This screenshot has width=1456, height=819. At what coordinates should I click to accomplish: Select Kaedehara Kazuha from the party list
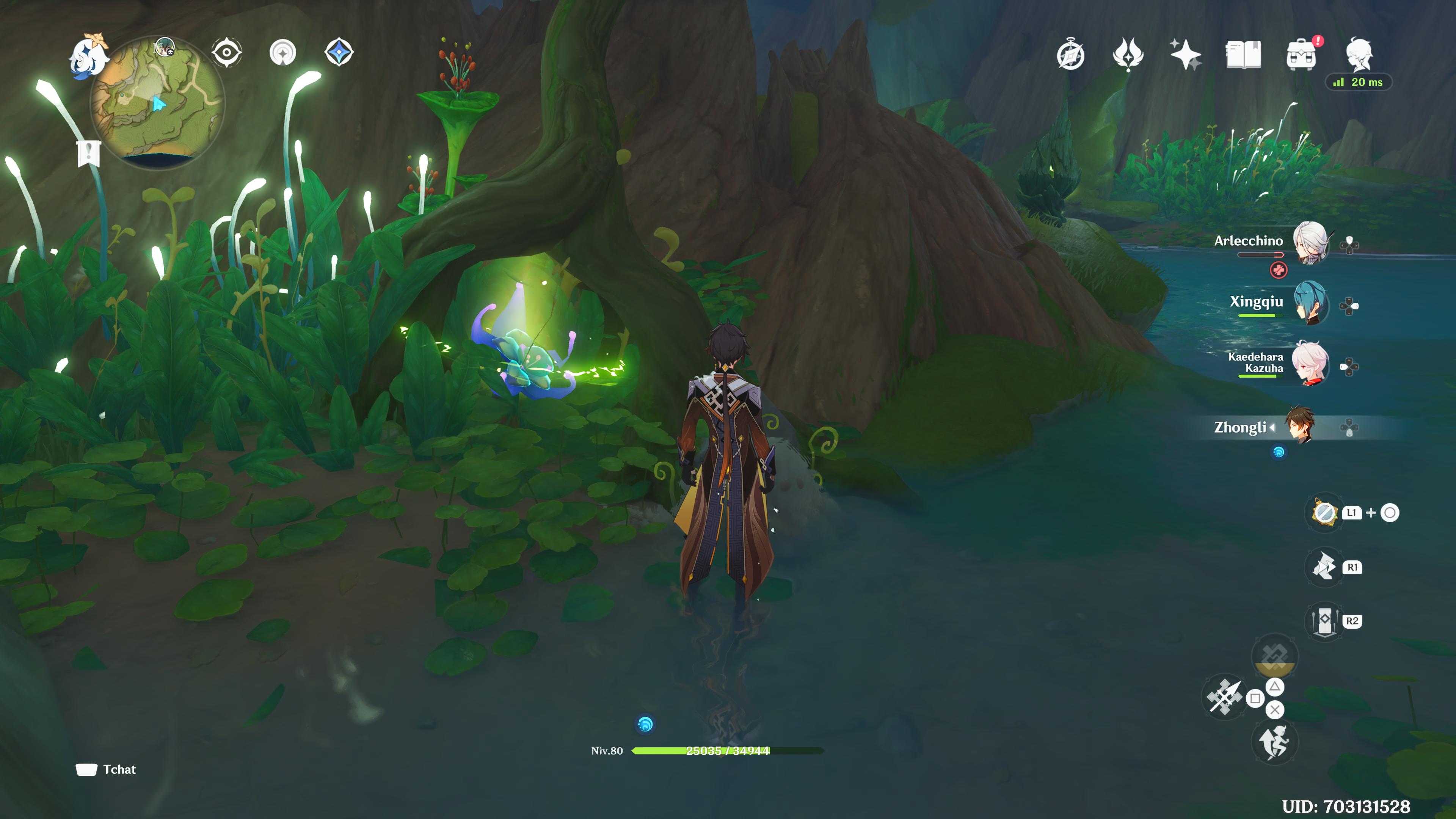[x=1310, y=364]
